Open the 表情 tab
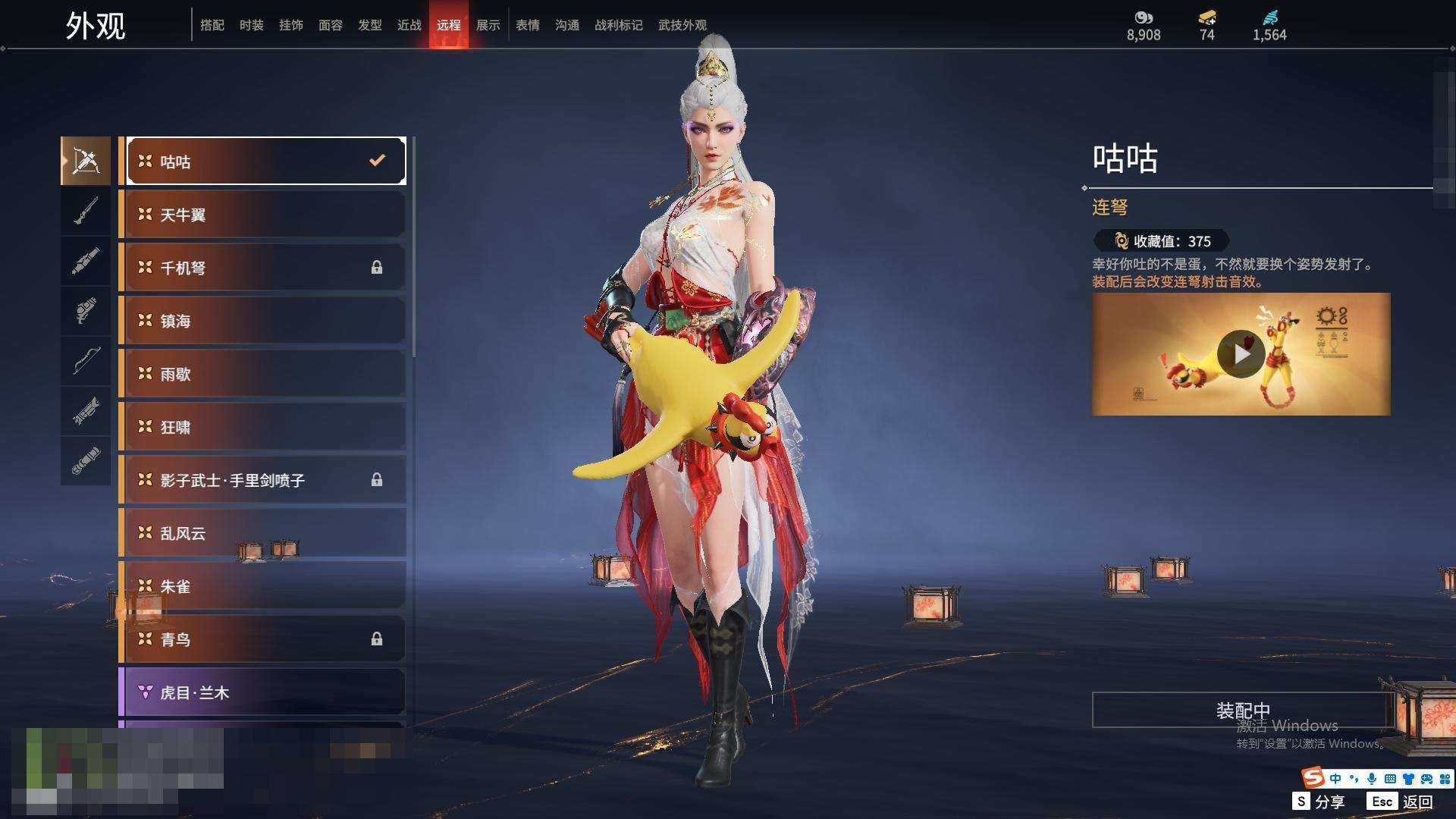The width and height of the screenshot is (1456, 819). tap(527, 25)
